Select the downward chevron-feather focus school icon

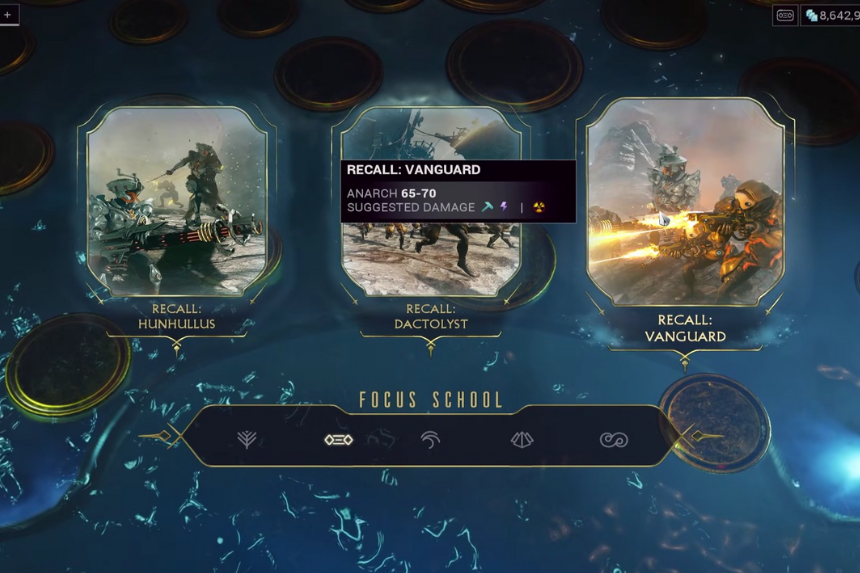click(246, 439)
